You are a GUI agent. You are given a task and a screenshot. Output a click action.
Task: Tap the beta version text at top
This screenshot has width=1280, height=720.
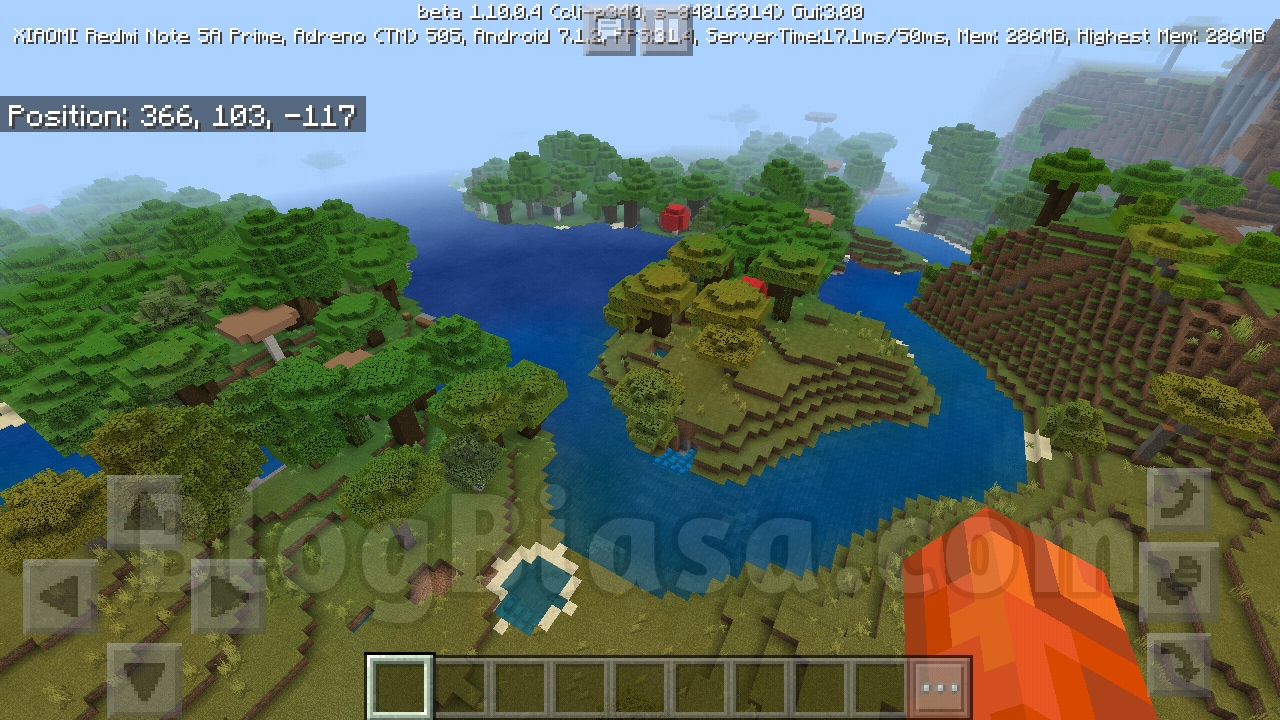[x=640, y=12]
